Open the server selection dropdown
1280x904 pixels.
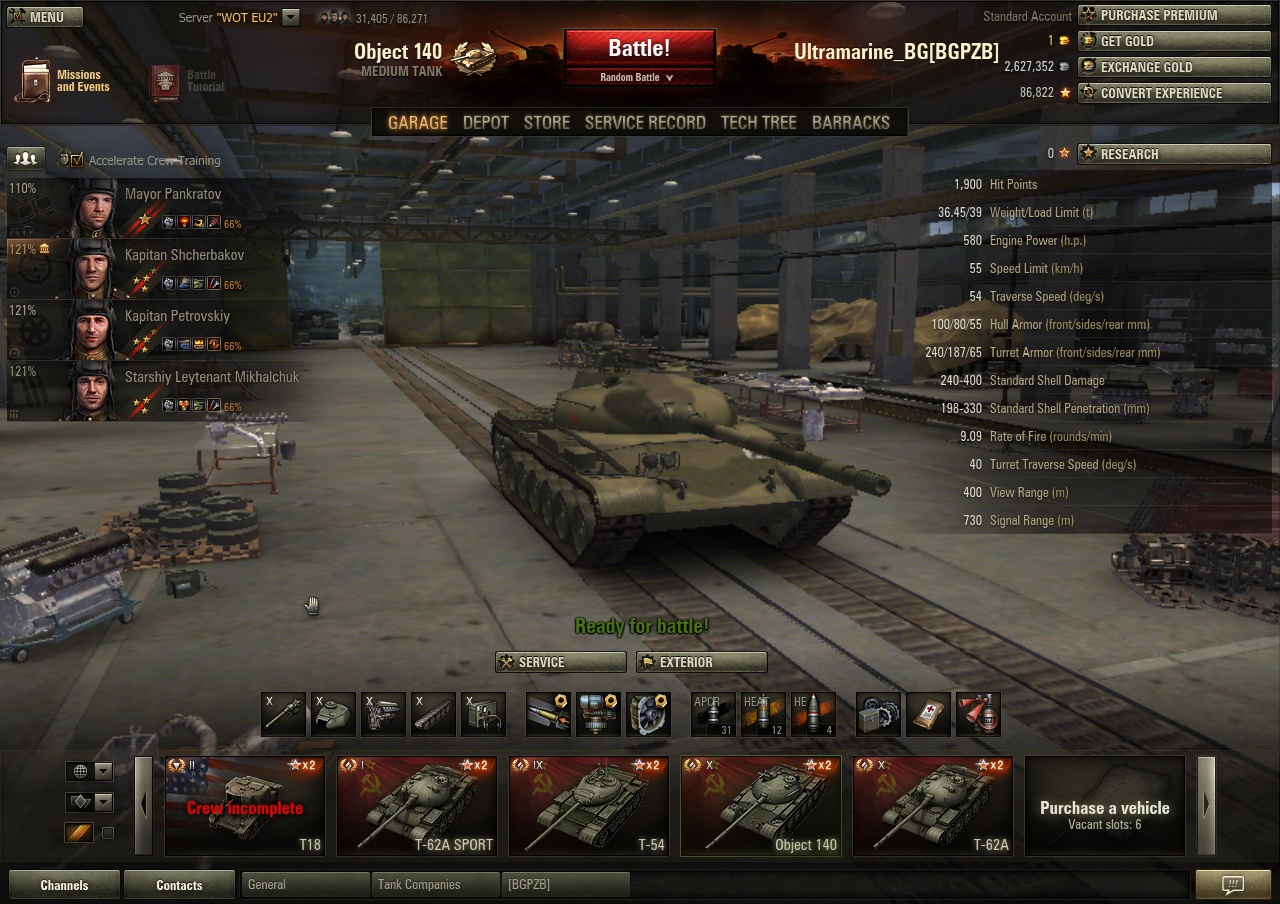tap(290, 17)
